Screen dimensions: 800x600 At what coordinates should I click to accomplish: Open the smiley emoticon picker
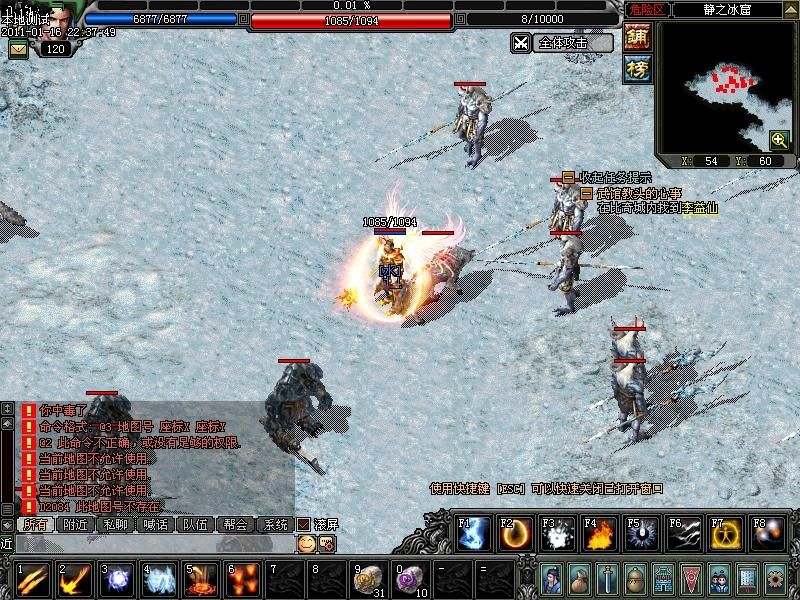click(306, 543)
